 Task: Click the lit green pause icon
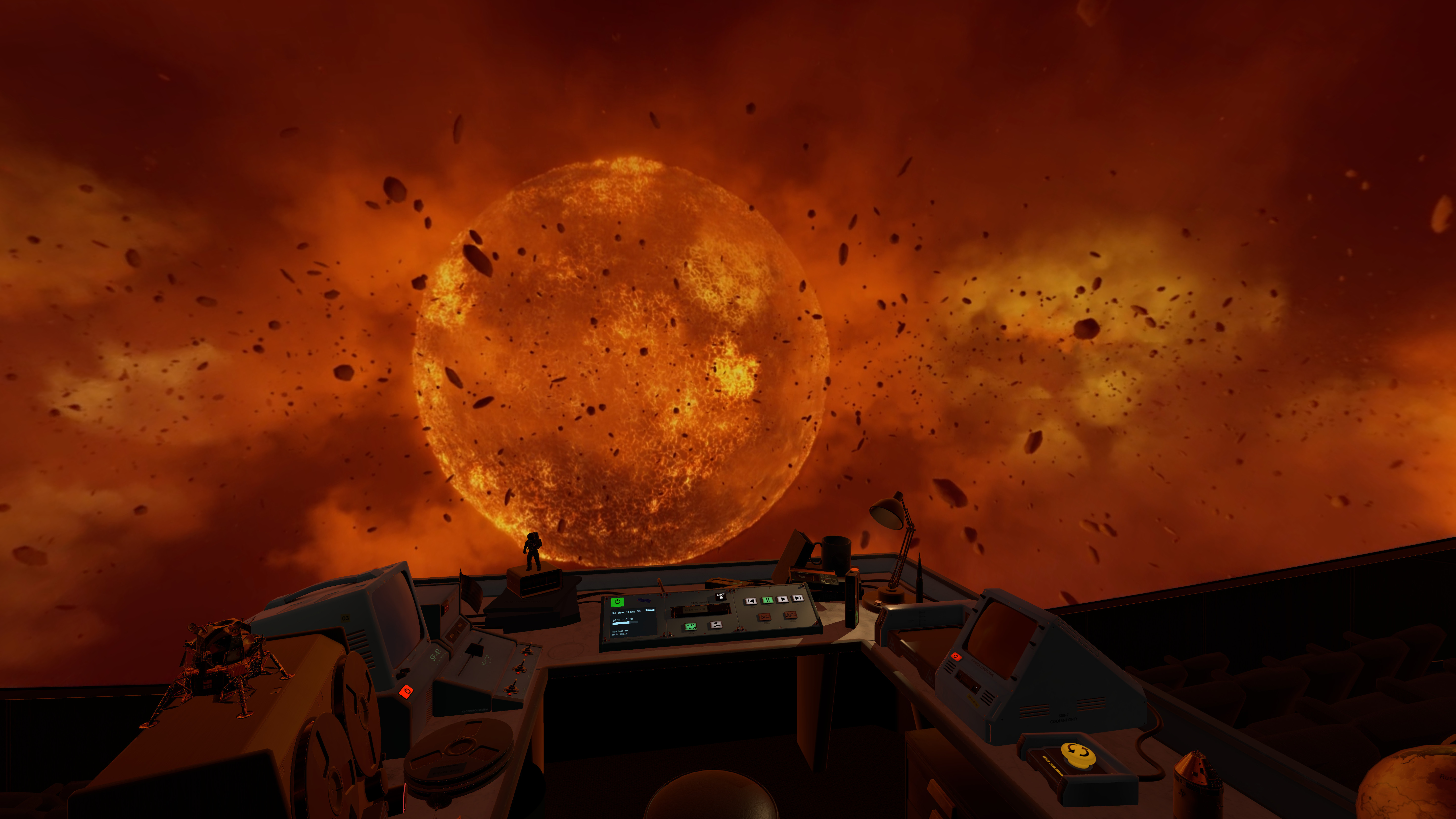[768, 600]
